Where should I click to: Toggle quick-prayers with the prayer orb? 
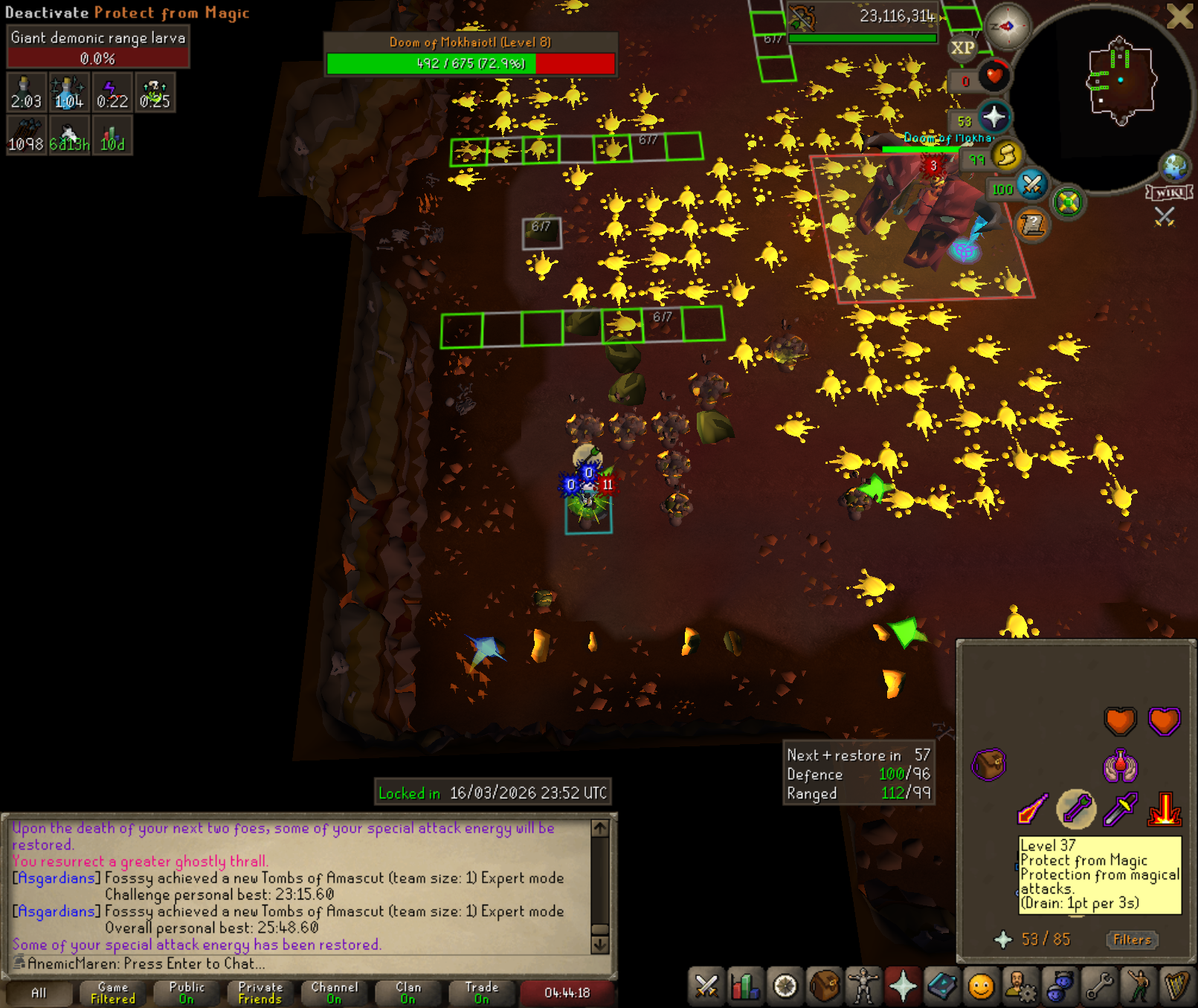[993, 117]
